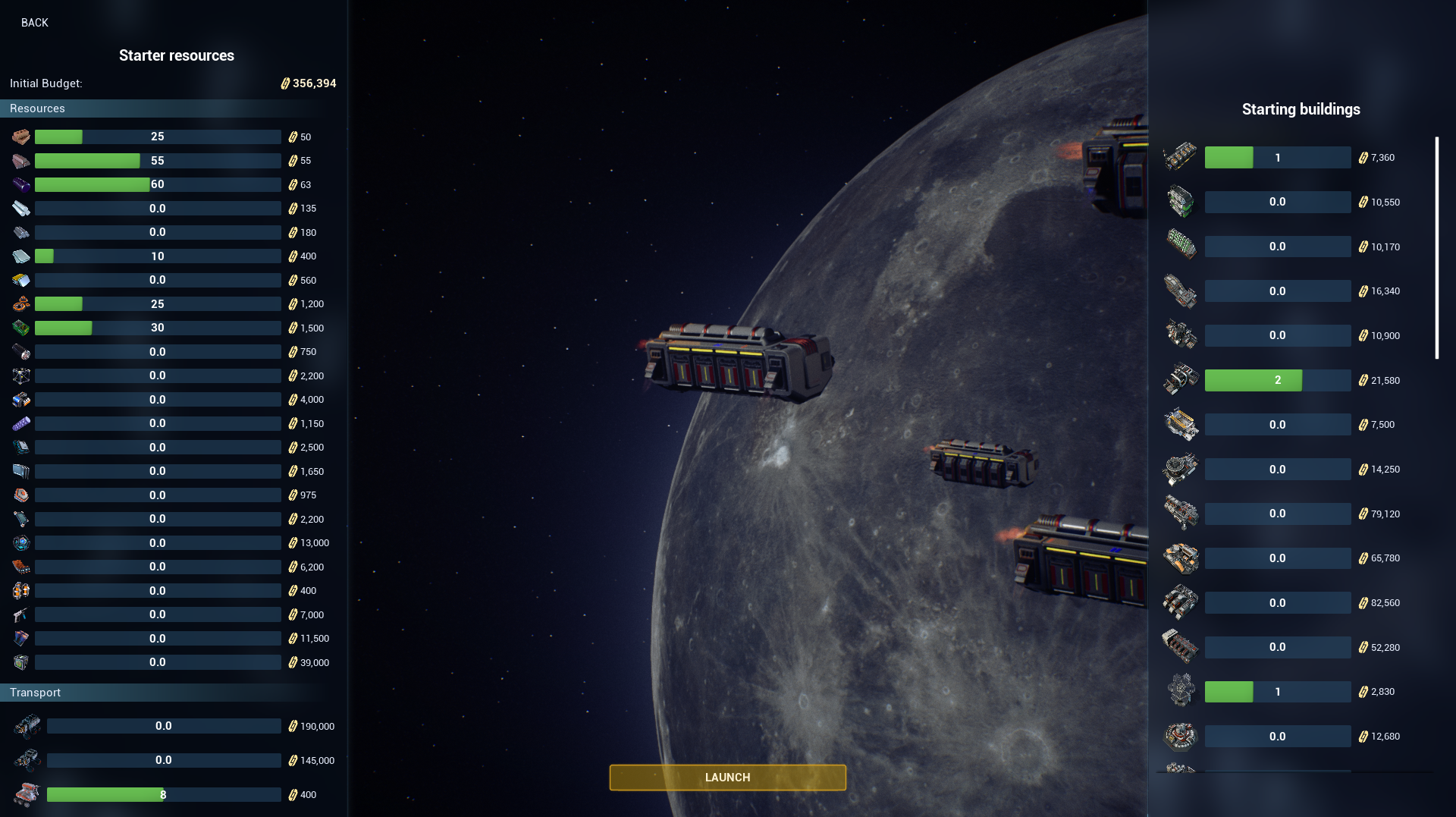The width and height of the screenshot is (1456, 817).
Task: Change the starting building slider costing 7,360
Action: (1277, 158)
